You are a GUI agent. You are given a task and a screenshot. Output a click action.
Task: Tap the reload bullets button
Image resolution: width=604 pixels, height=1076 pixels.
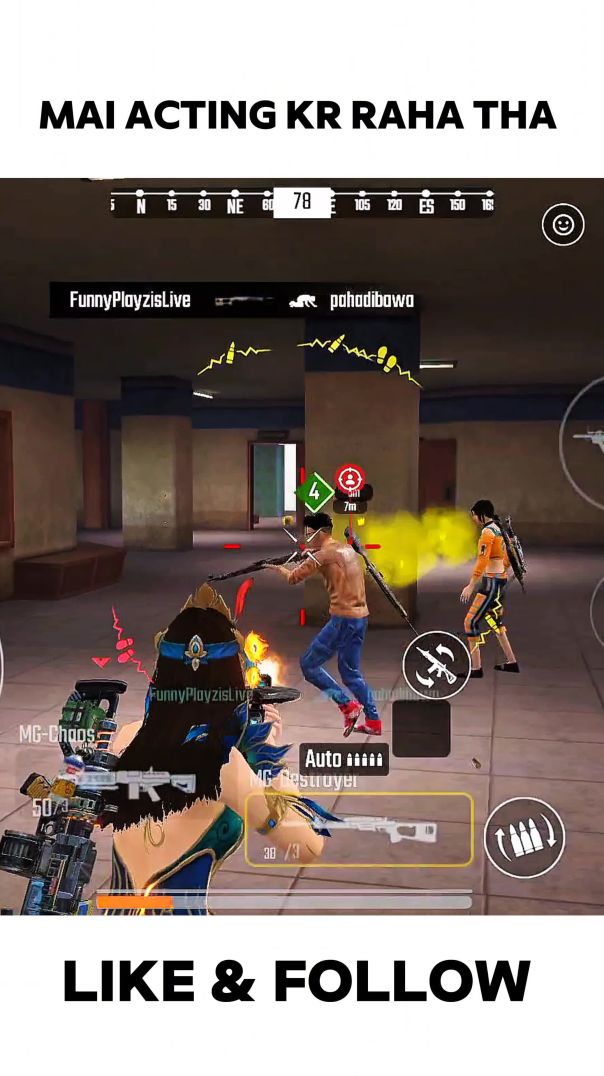[524, 837]
